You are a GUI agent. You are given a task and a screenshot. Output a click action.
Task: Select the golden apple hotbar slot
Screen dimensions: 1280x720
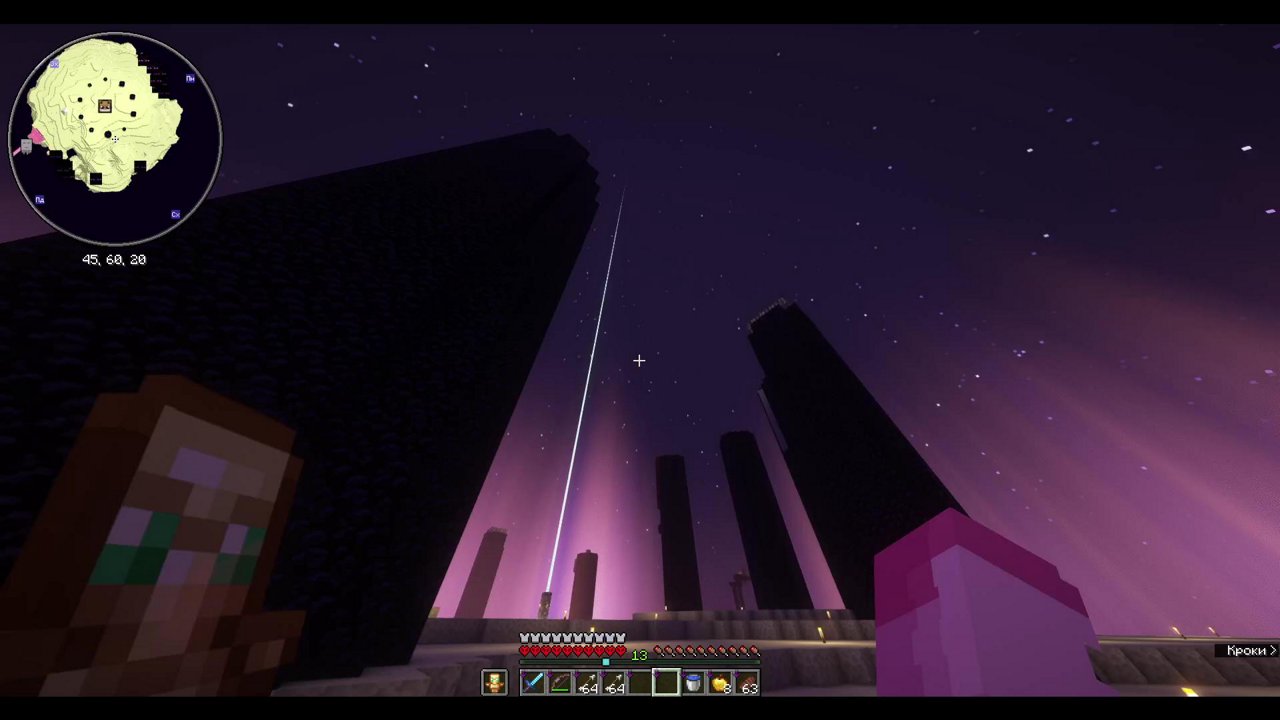click(720, 683)
